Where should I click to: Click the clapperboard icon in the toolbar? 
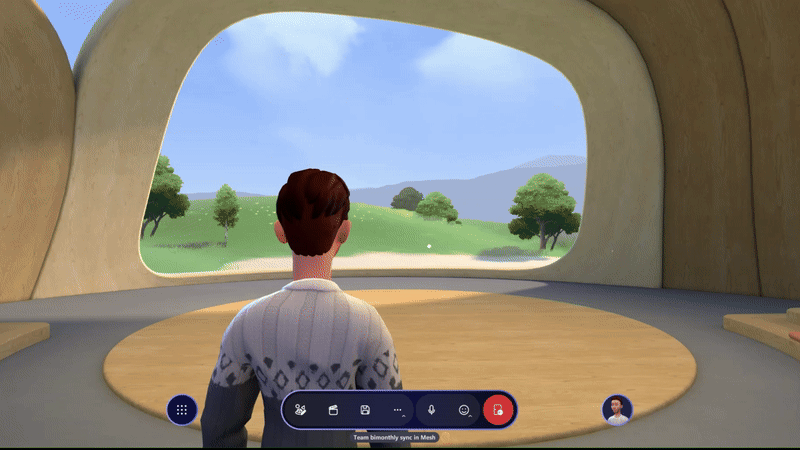pos(333,410)
